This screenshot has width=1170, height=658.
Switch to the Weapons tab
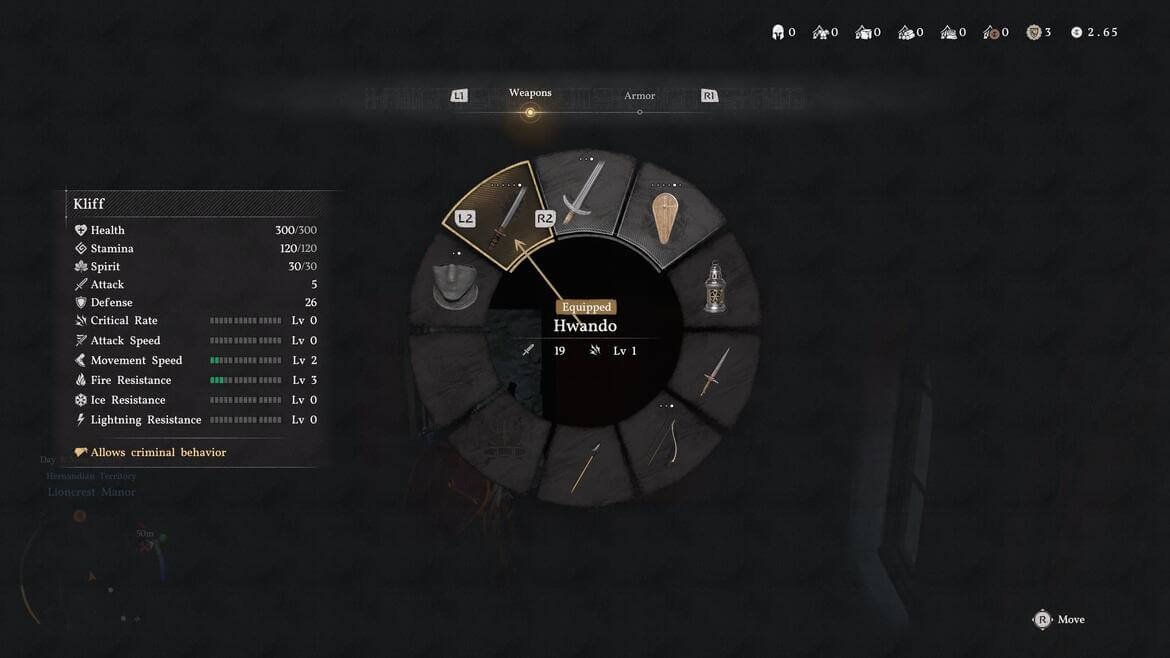tap(530, 94)
